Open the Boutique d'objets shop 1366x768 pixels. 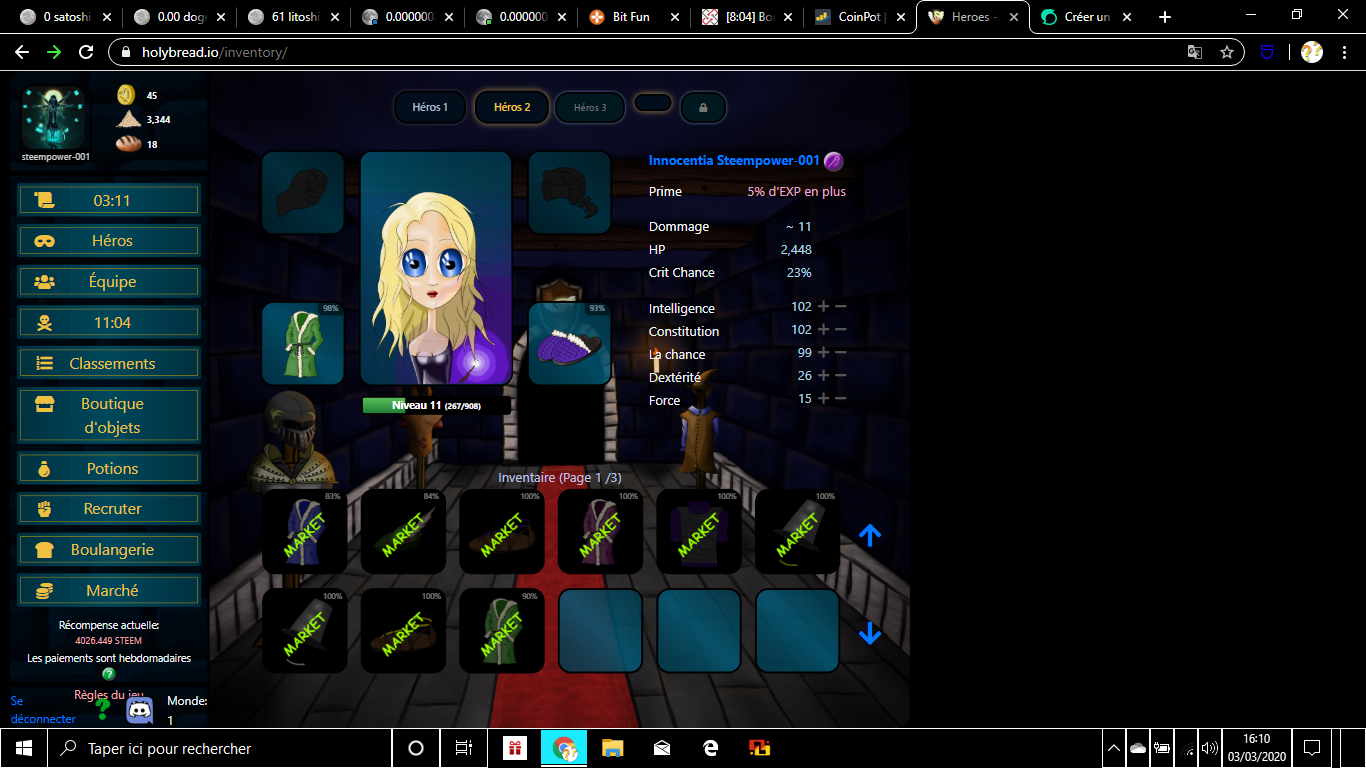pos(109,416)
